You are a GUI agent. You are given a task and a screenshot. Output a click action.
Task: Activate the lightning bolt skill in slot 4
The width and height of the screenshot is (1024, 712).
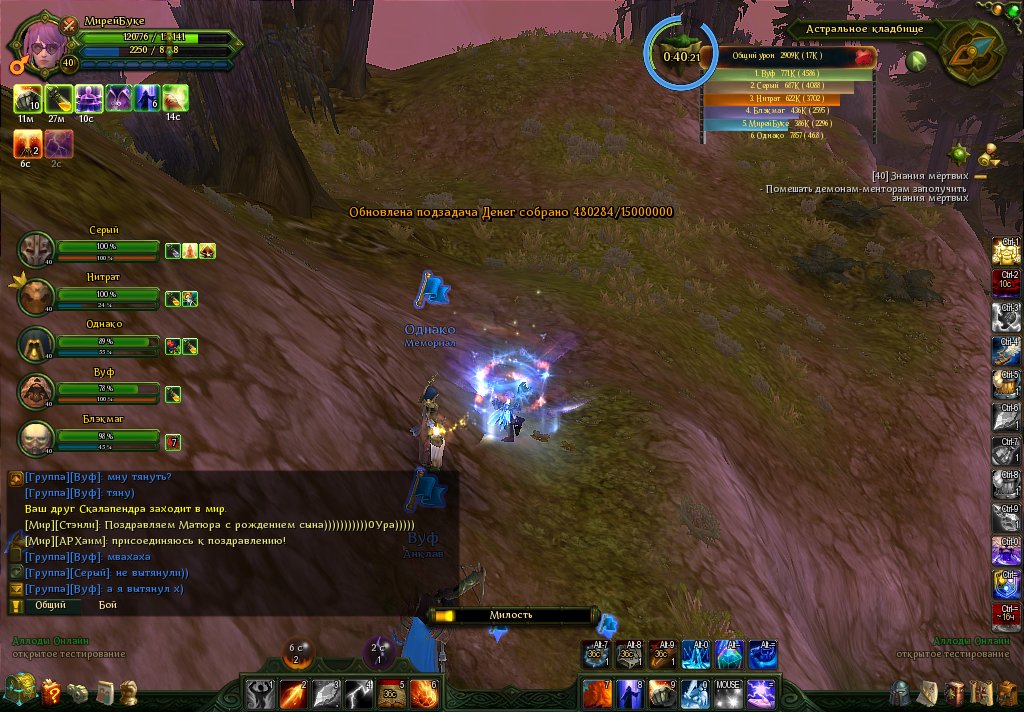[360, 692]
